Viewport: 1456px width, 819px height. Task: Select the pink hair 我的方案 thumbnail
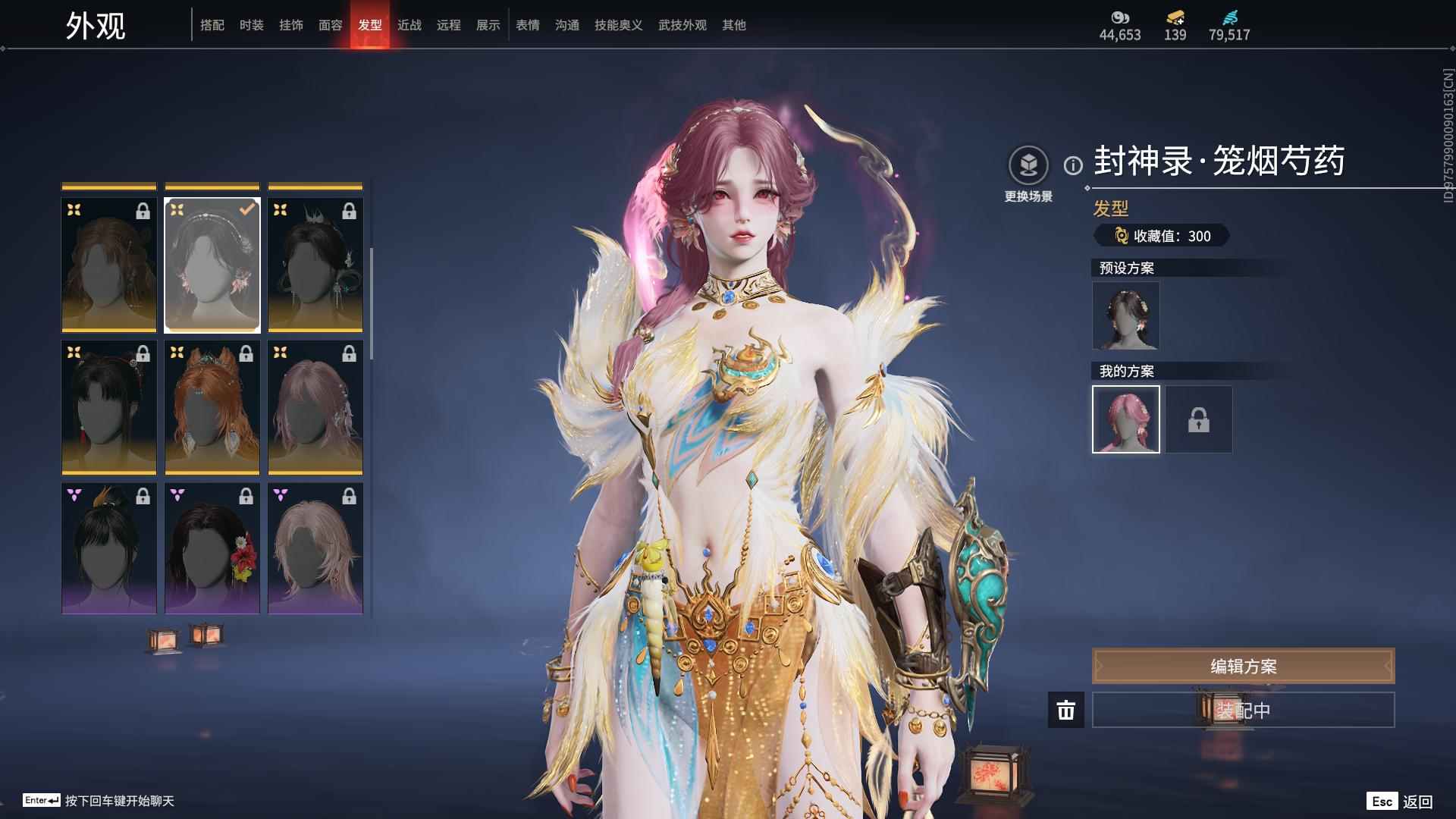1125,419
